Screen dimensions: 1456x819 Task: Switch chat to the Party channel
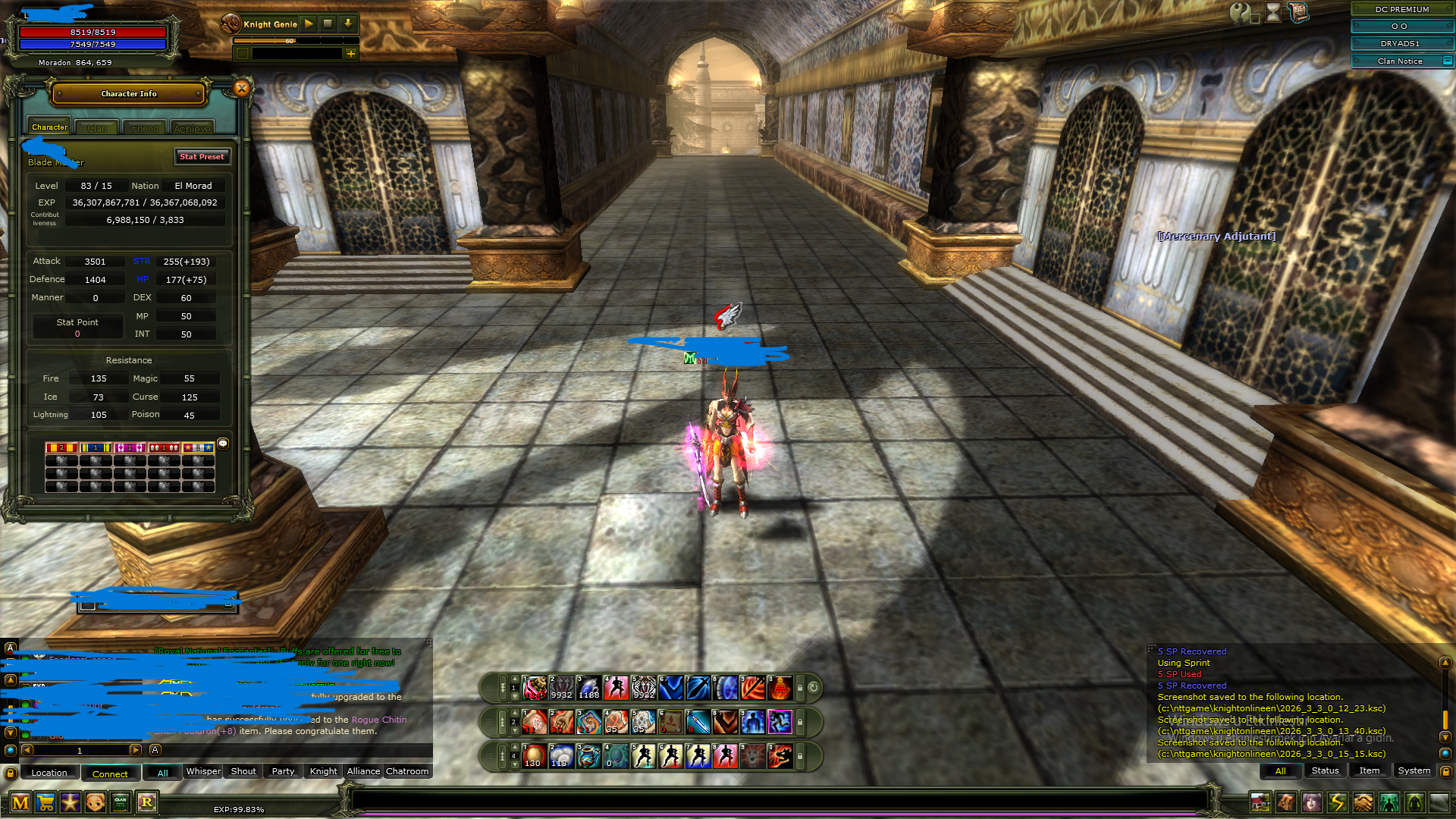(x=283, y=771)
